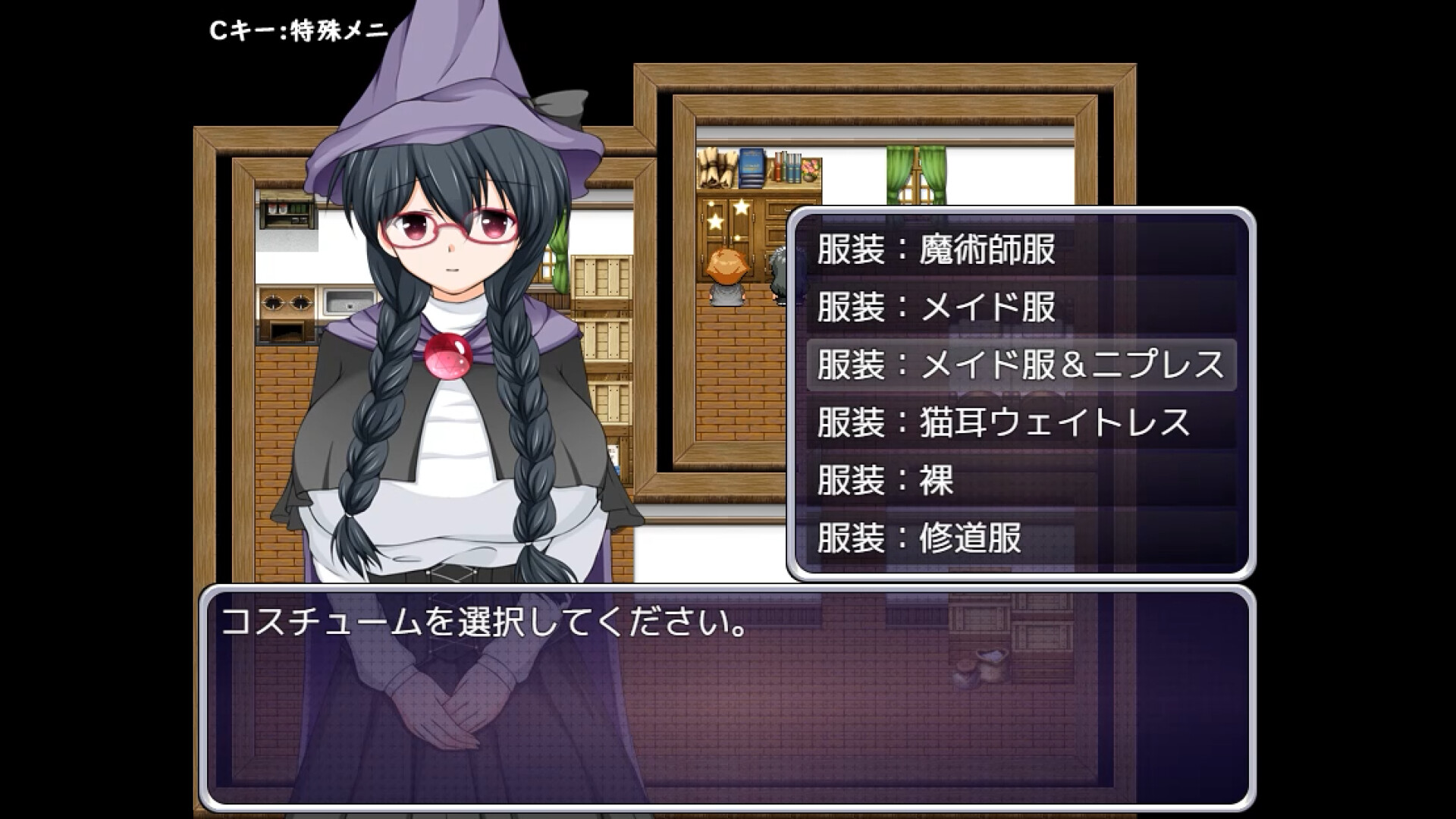This screenshot has height=819, width=1456.
Task: Click the Cキー:特殊メニ hint text
Action: click(296, 28)
